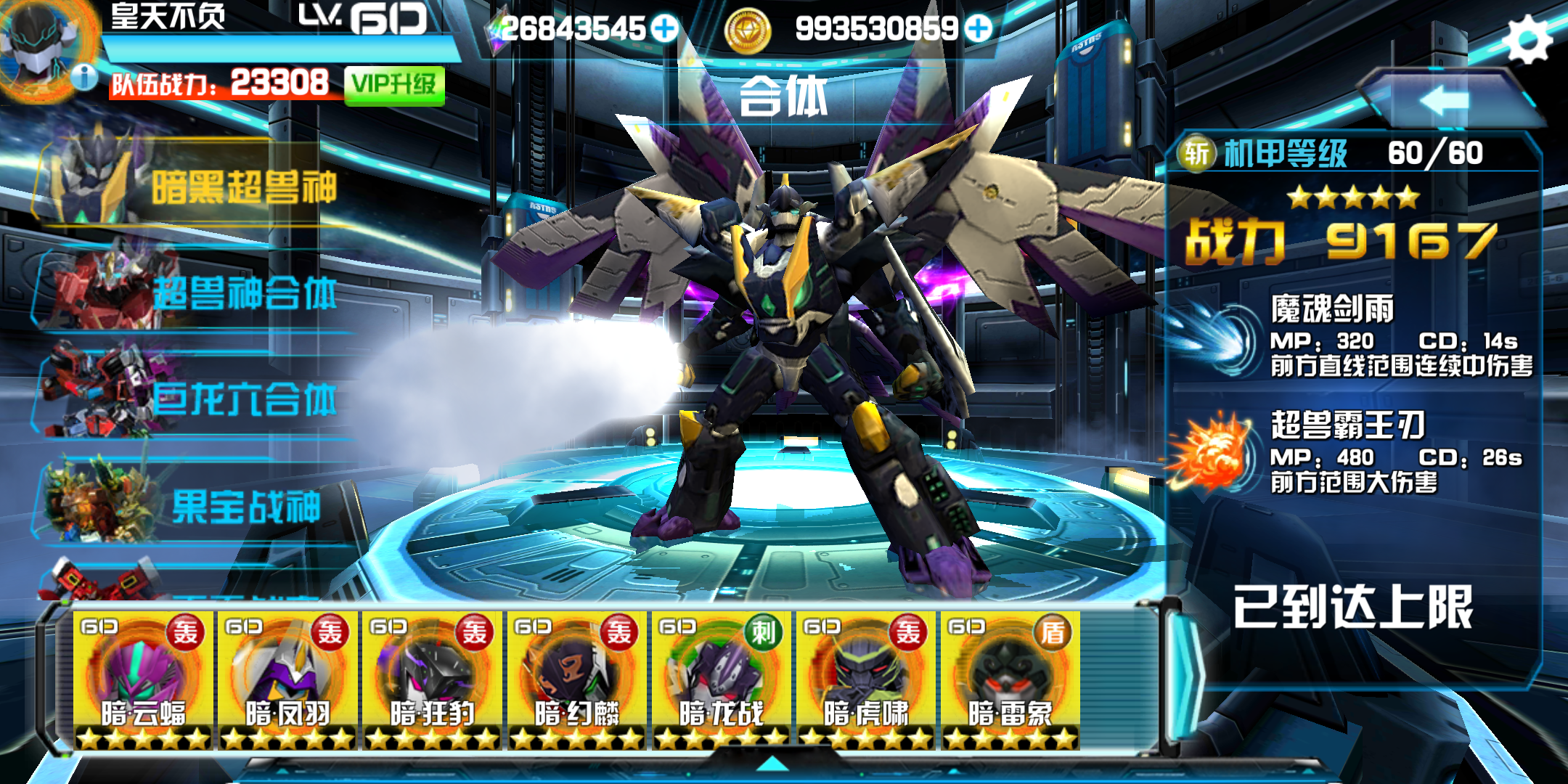Image resolution: width=1568 pixels, height=784 pixels.
Task: Choose the 暗·凤羽 unit card
Action: pos(287,679)
